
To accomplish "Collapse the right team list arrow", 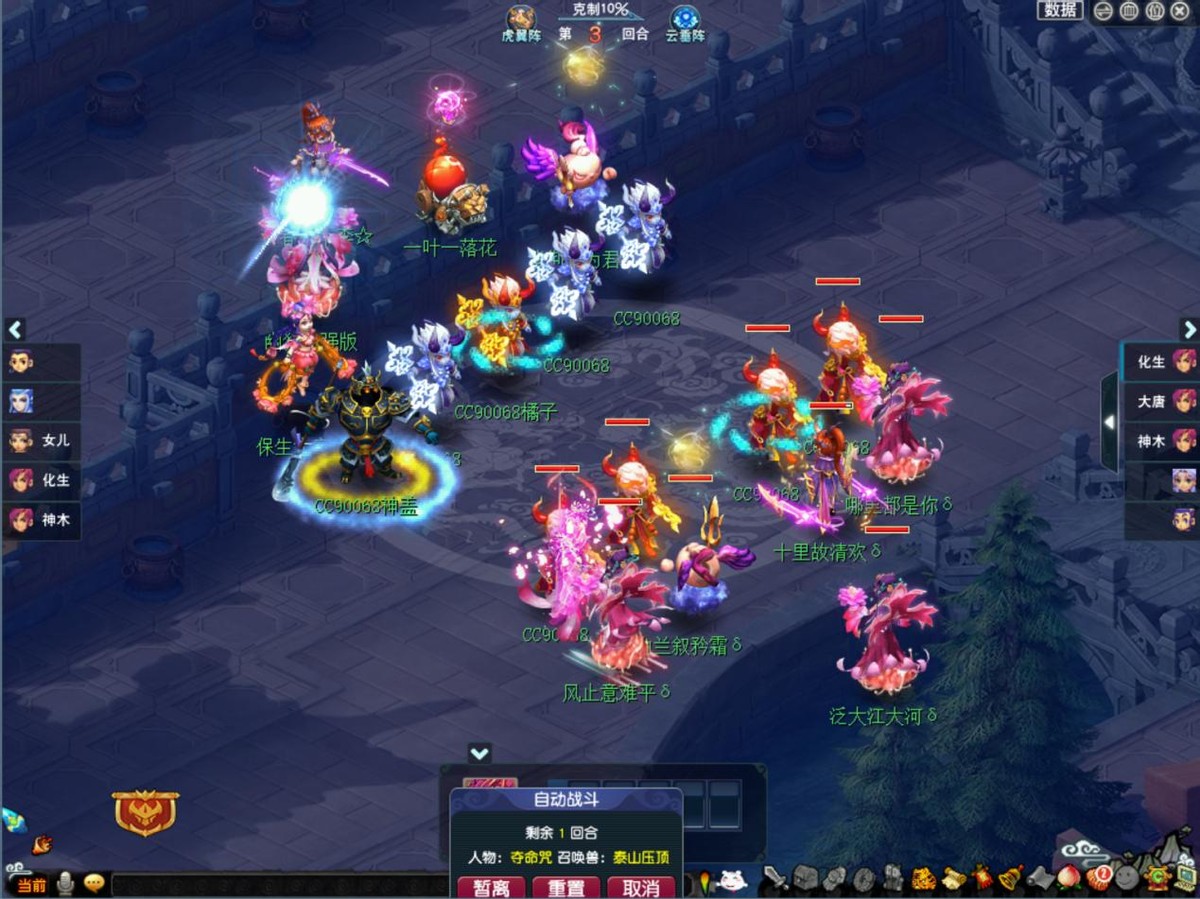I will click(1188, 329).
